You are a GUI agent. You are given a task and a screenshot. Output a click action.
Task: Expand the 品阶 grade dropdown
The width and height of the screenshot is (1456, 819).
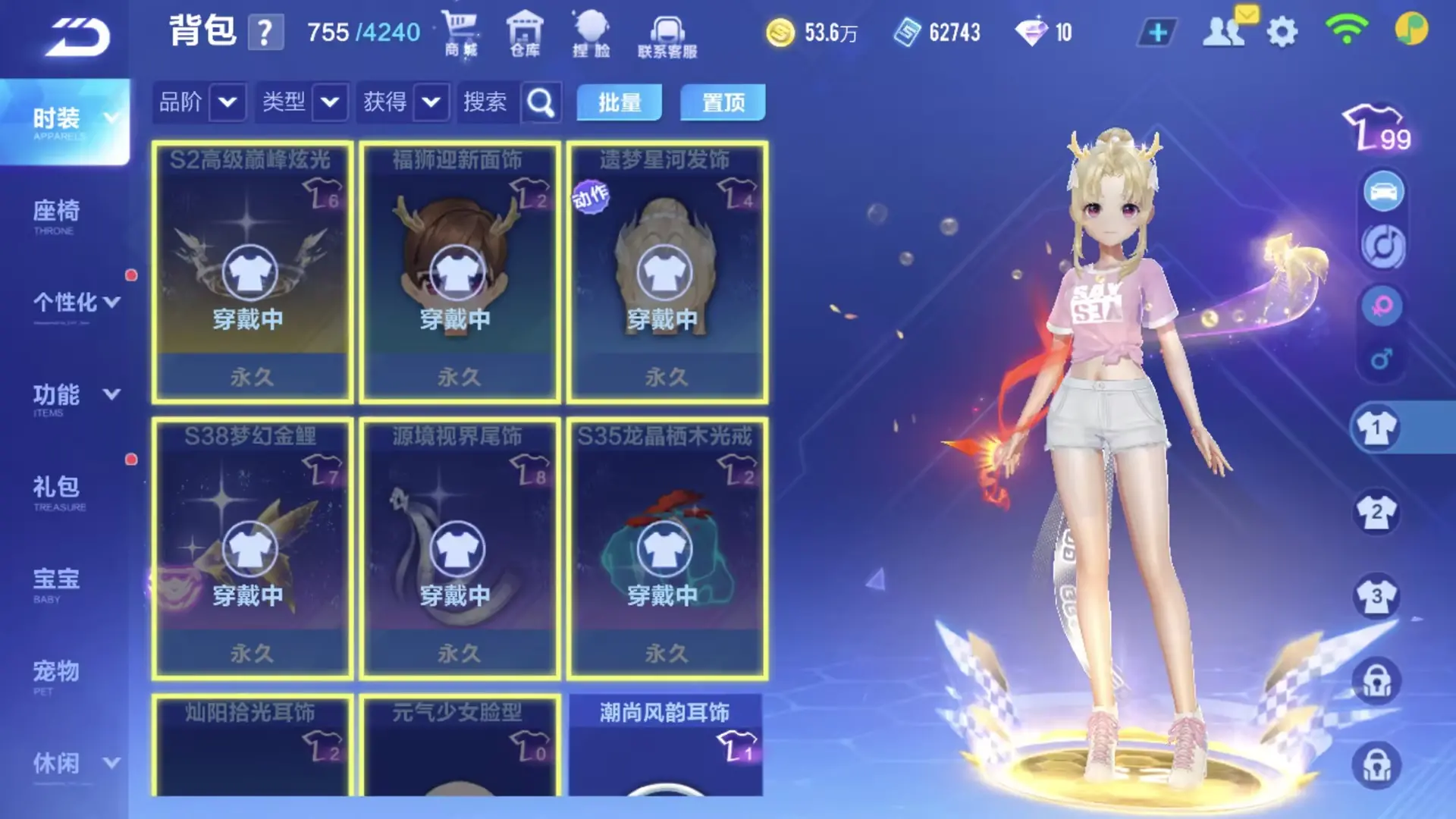227,102
